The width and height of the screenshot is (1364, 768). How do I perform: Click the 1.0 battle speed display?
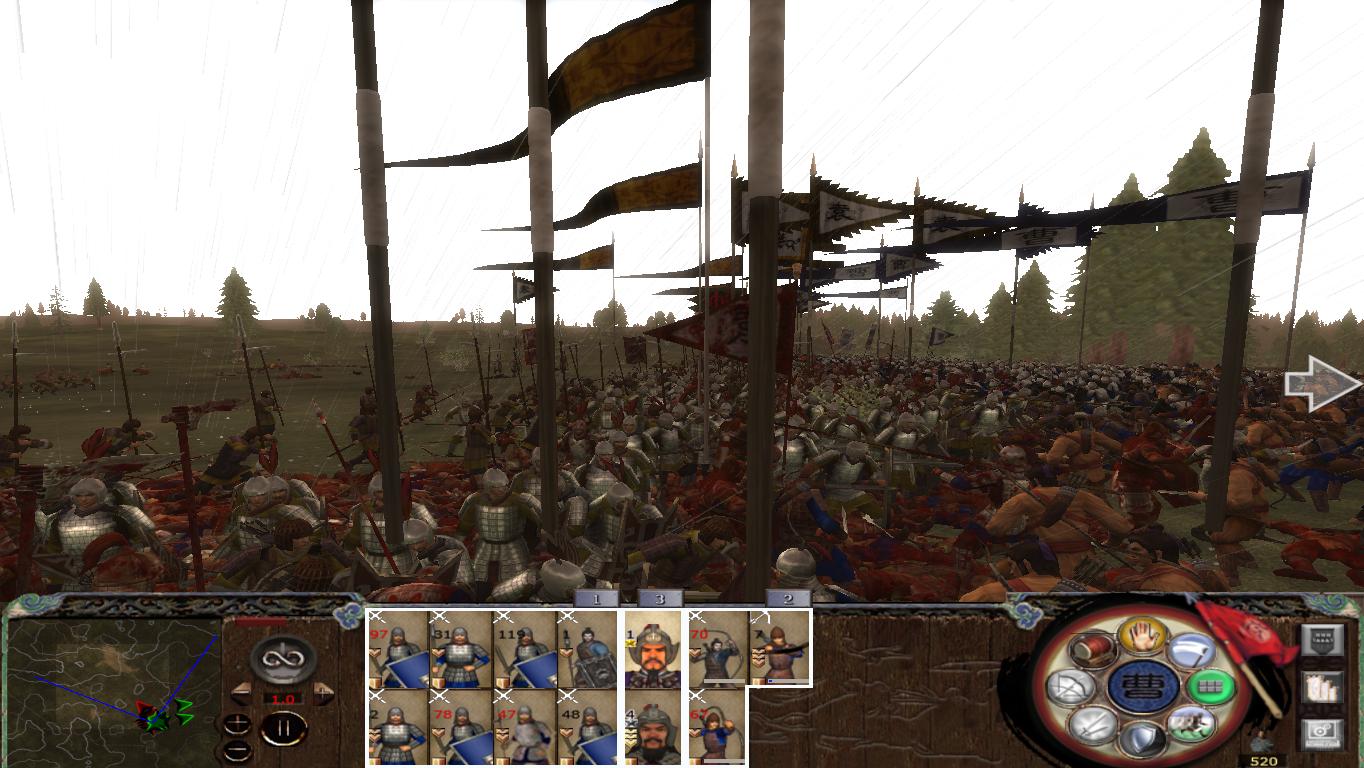283,698
